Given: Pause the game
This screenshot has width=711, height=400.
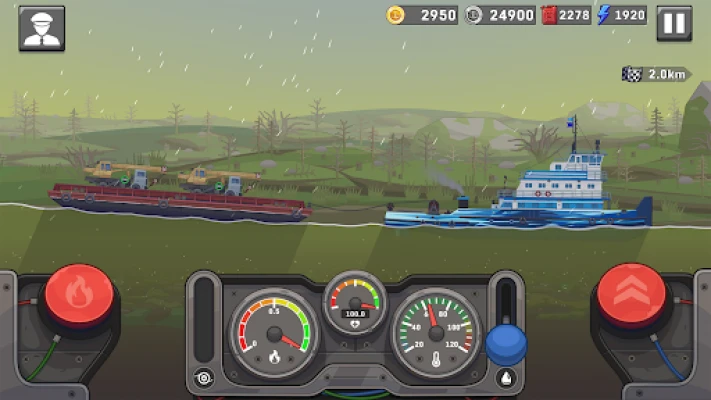Looking at the screenshot, I should click(x=674, y=22).
